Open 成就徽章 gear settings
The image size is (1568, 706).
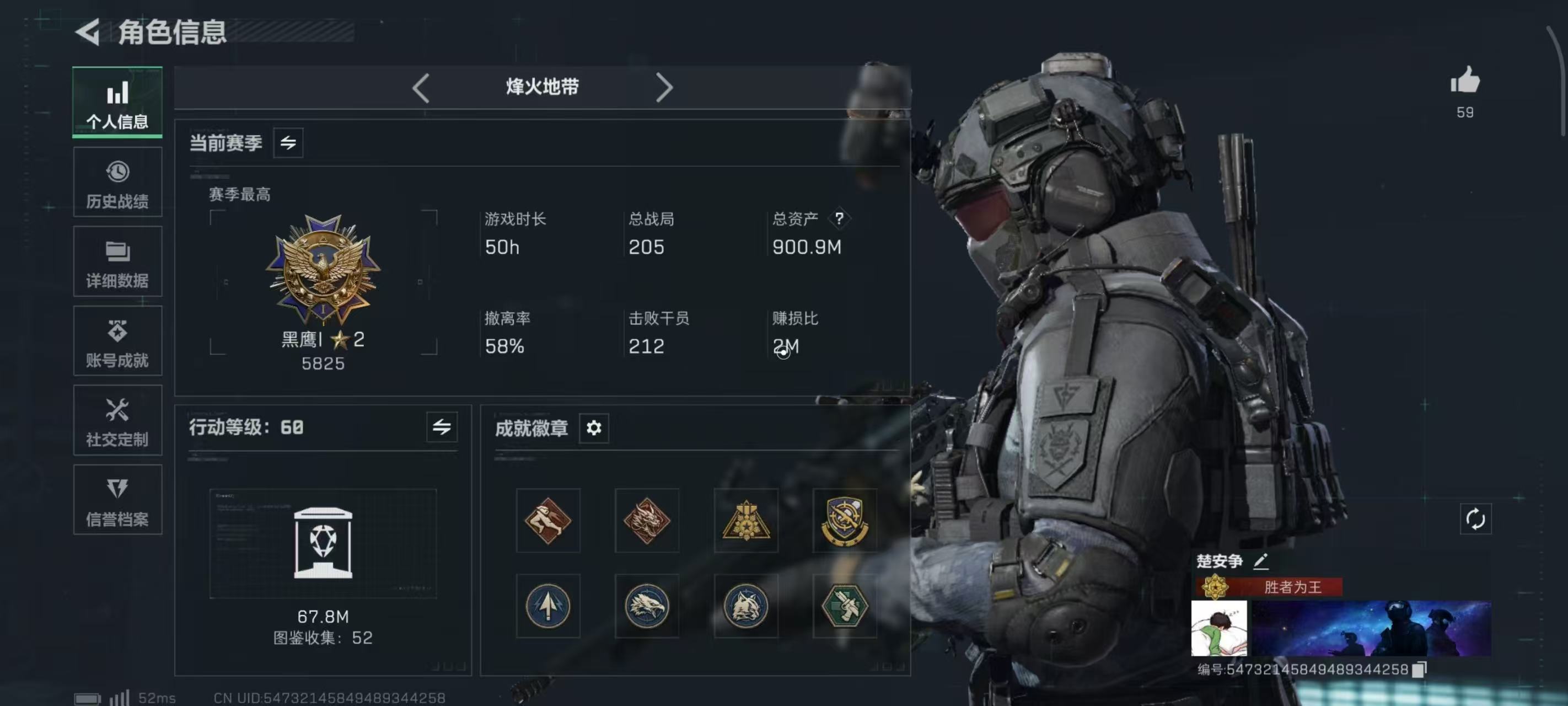point(593,428)
